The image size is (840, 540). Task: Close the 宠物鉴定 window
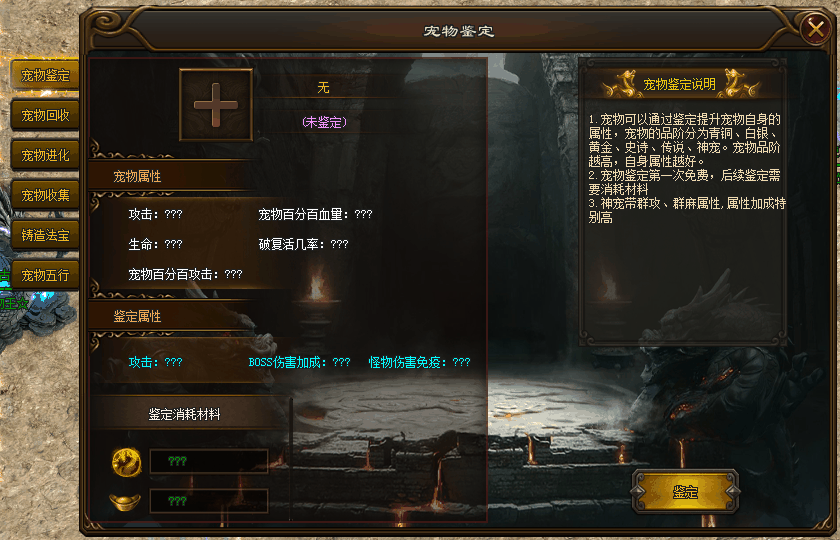(815, 30)
